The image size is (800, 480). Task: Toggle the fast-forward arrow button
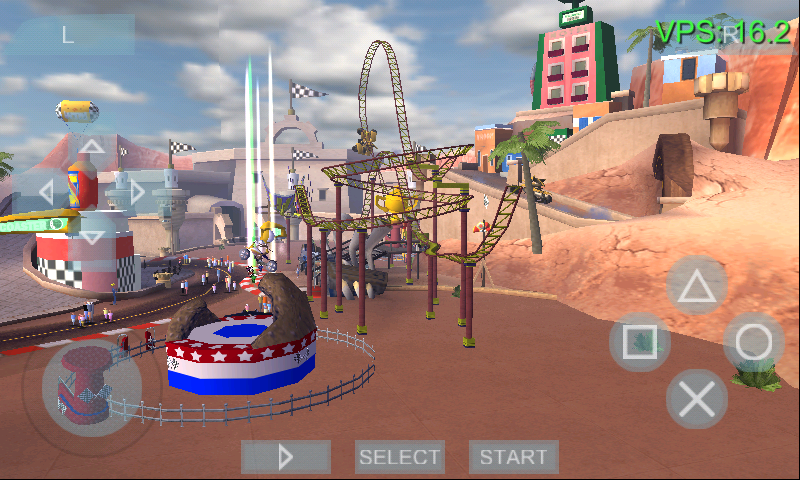coord(286,457)
